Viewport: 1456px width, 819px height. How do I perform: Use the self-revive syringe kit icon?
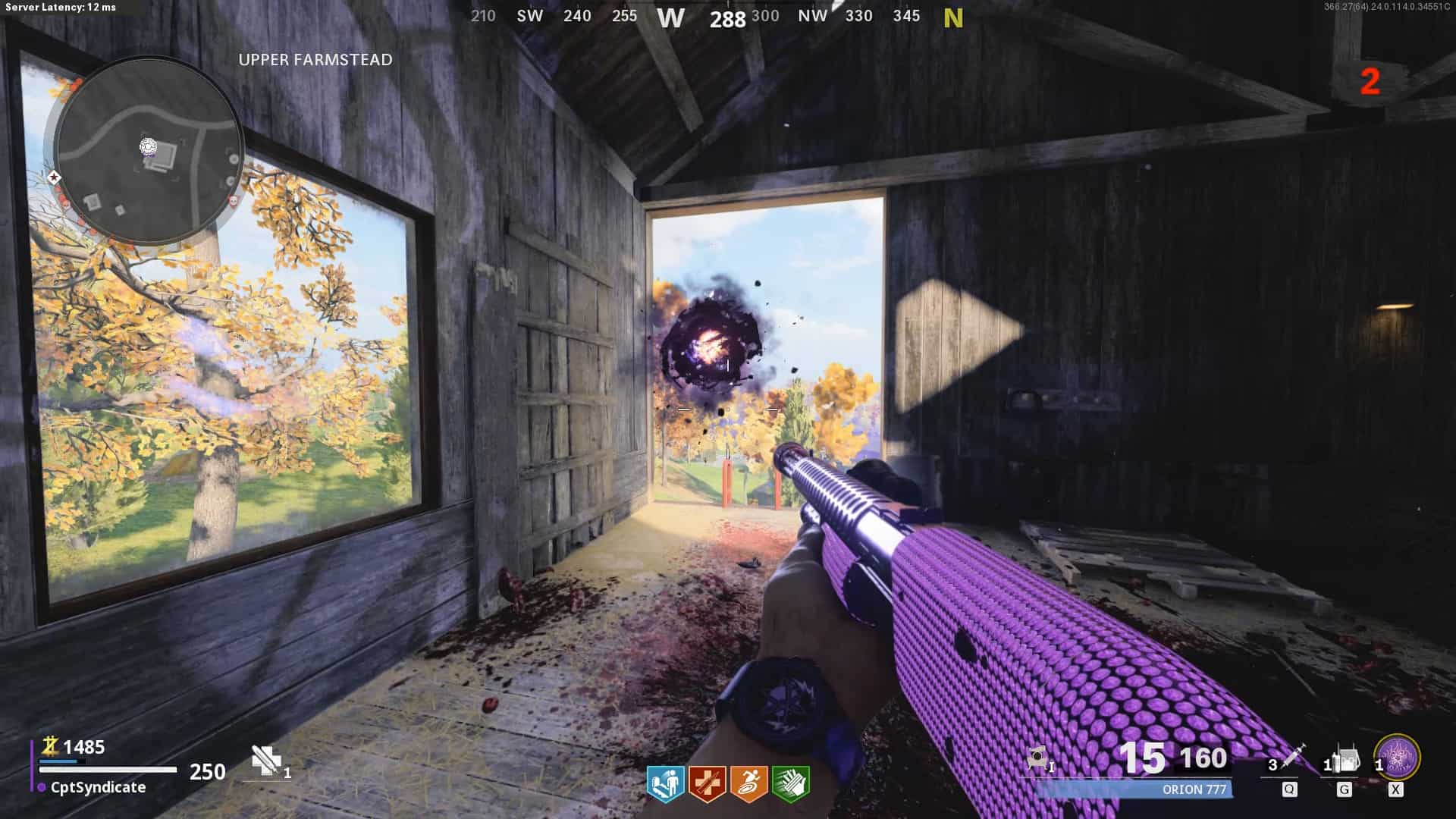coord(265,761)
